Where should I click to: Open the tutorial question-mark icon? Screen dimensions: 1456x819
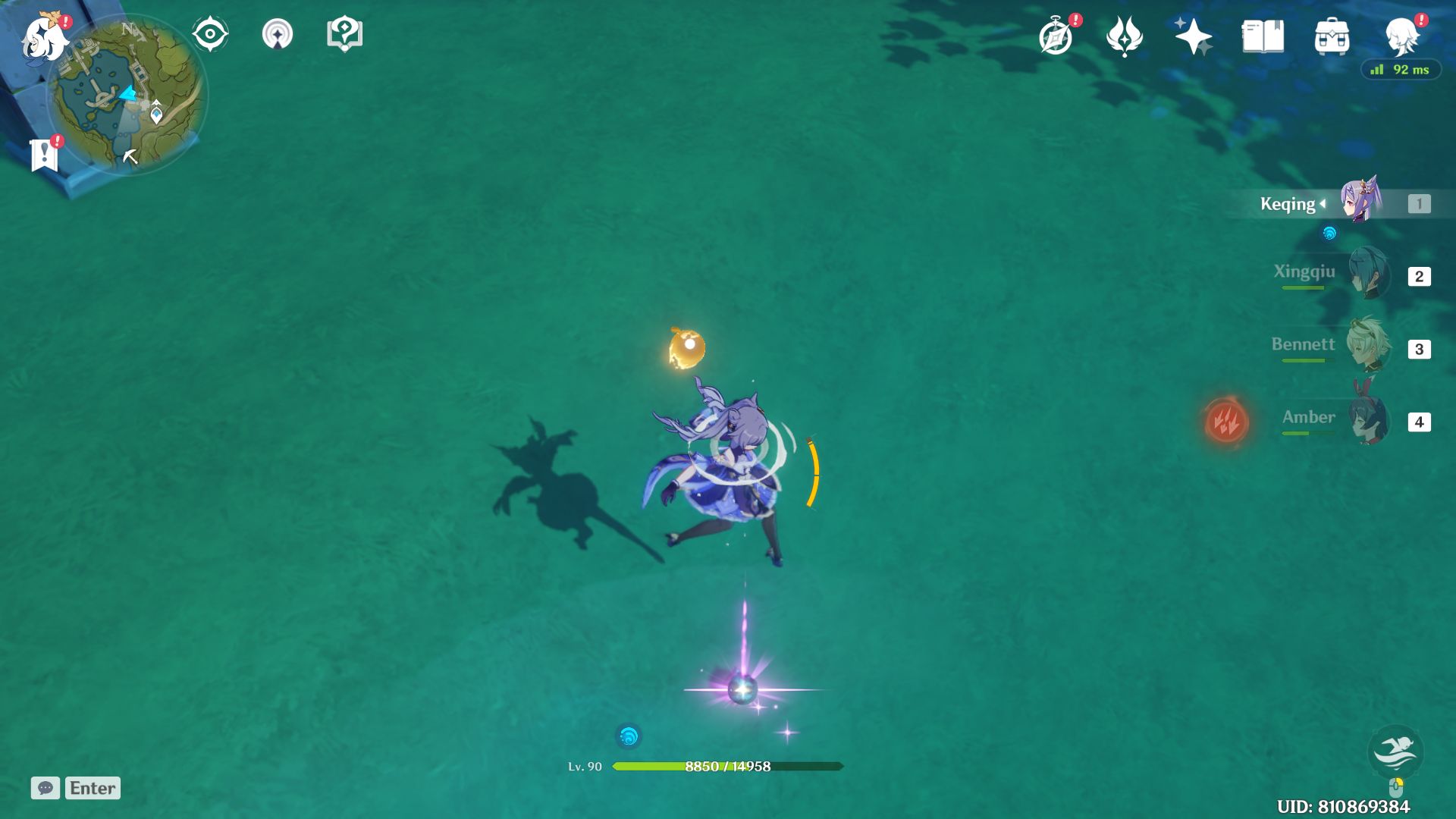click(x=344, y=34)
